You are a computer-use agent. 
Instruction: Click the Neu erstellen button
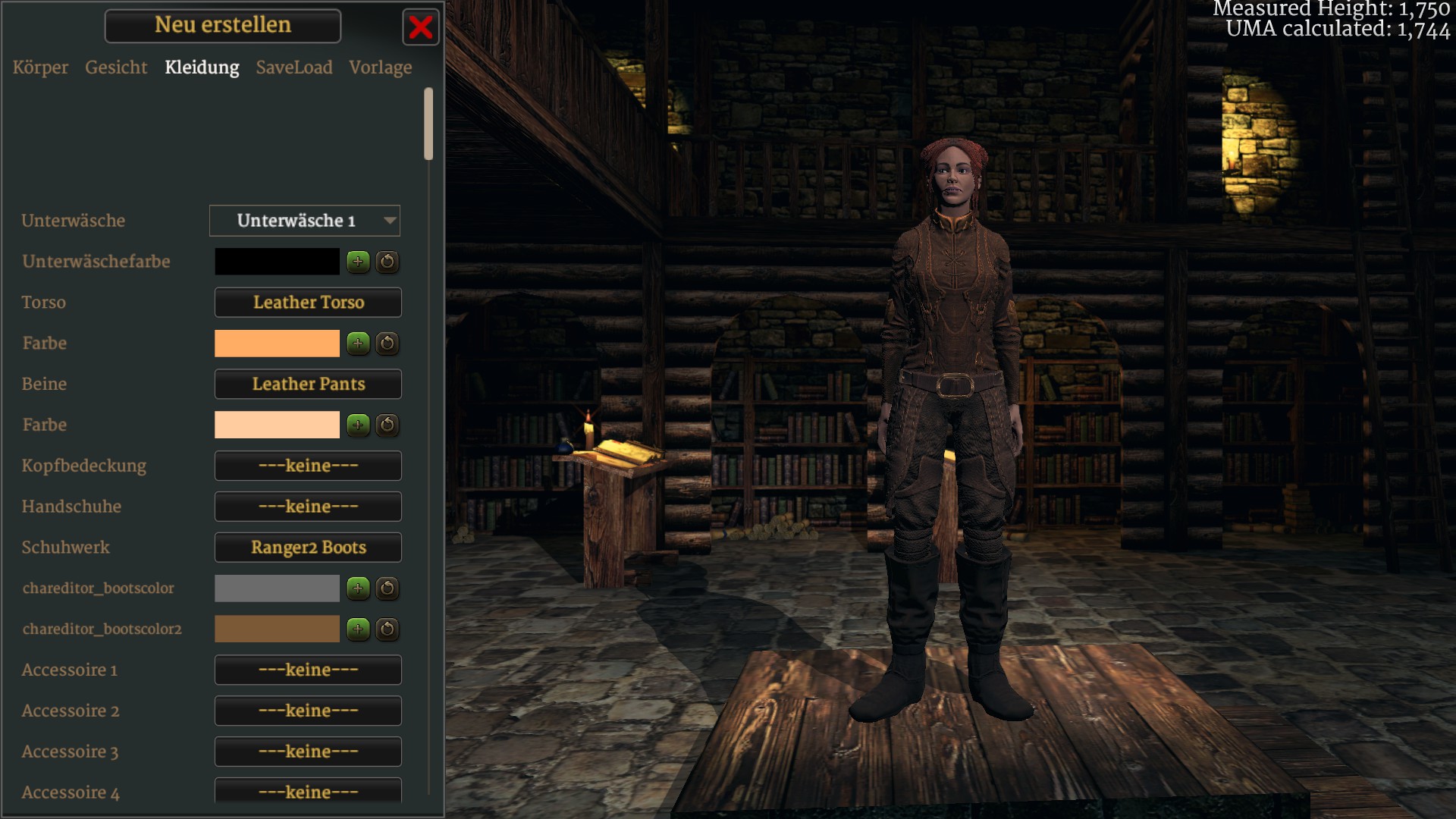223,26
